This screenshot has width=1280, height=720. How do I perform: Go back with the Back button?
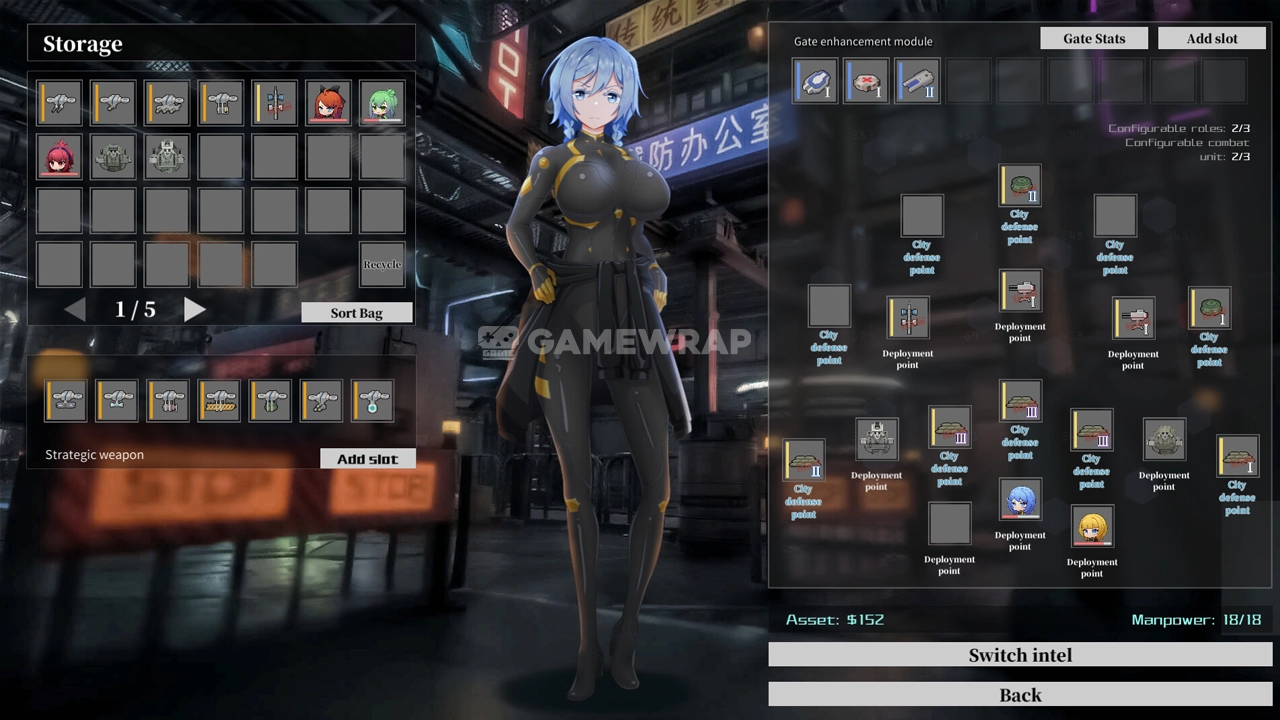1020,695
